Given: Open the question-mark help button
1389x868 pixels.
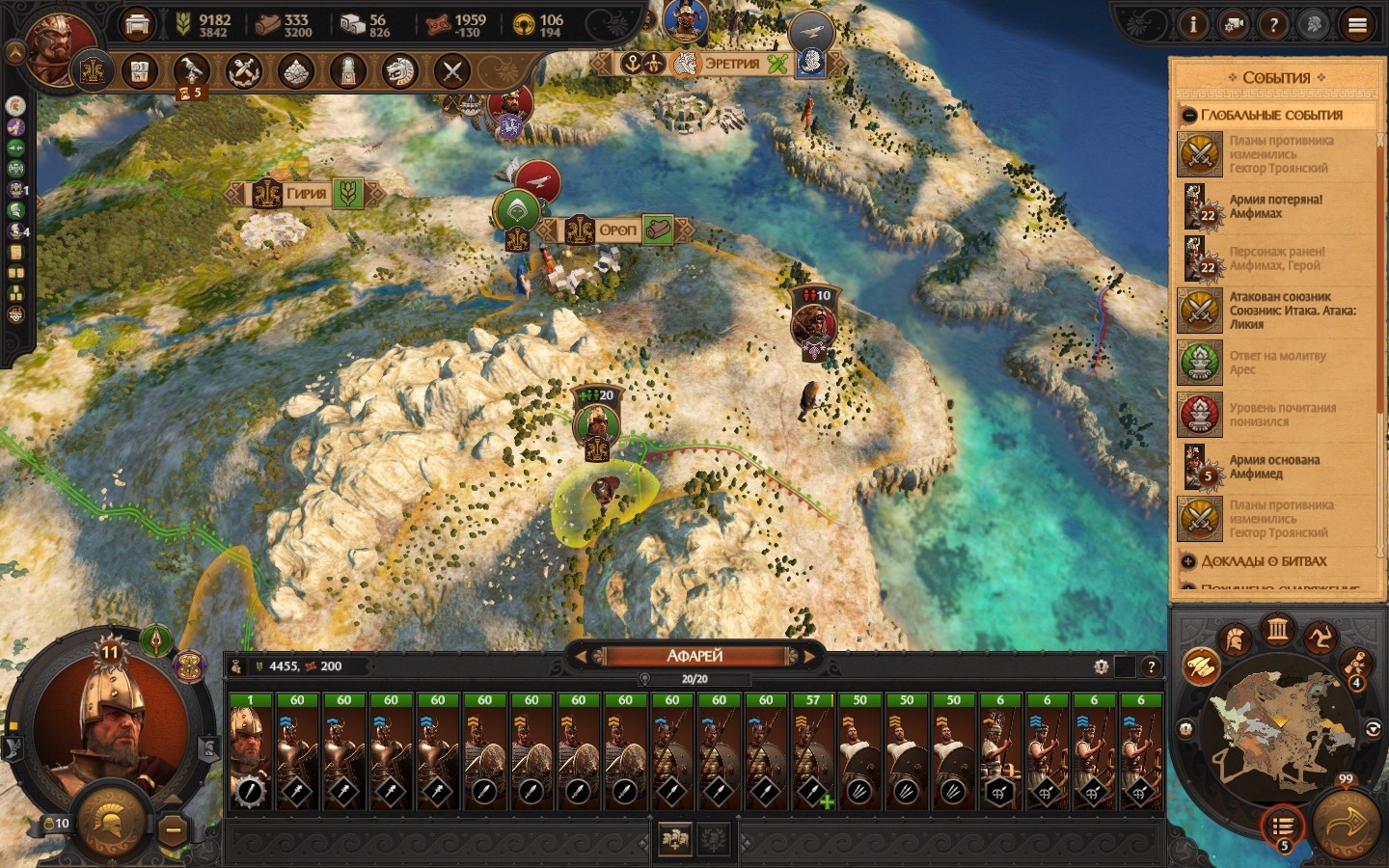Looking at the screenshot, I should 1273,25.
